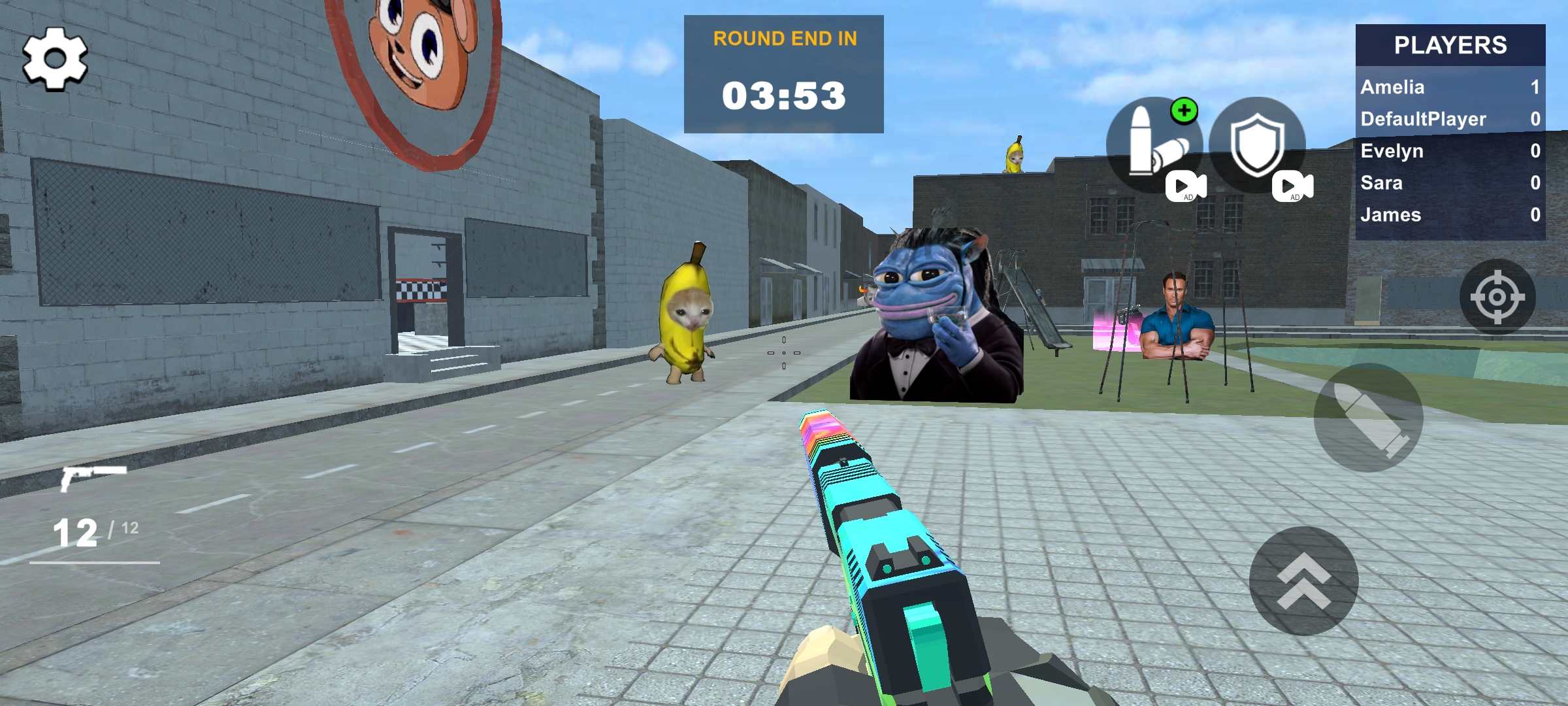
Task: Open the settings gear menu
Action: (55, 59)
